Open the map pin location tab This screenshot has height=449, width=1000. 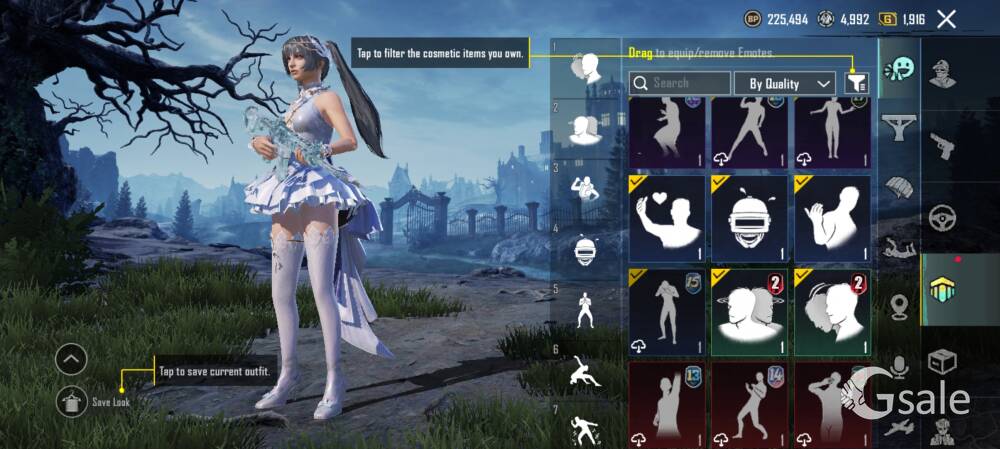tap(899, 307)
